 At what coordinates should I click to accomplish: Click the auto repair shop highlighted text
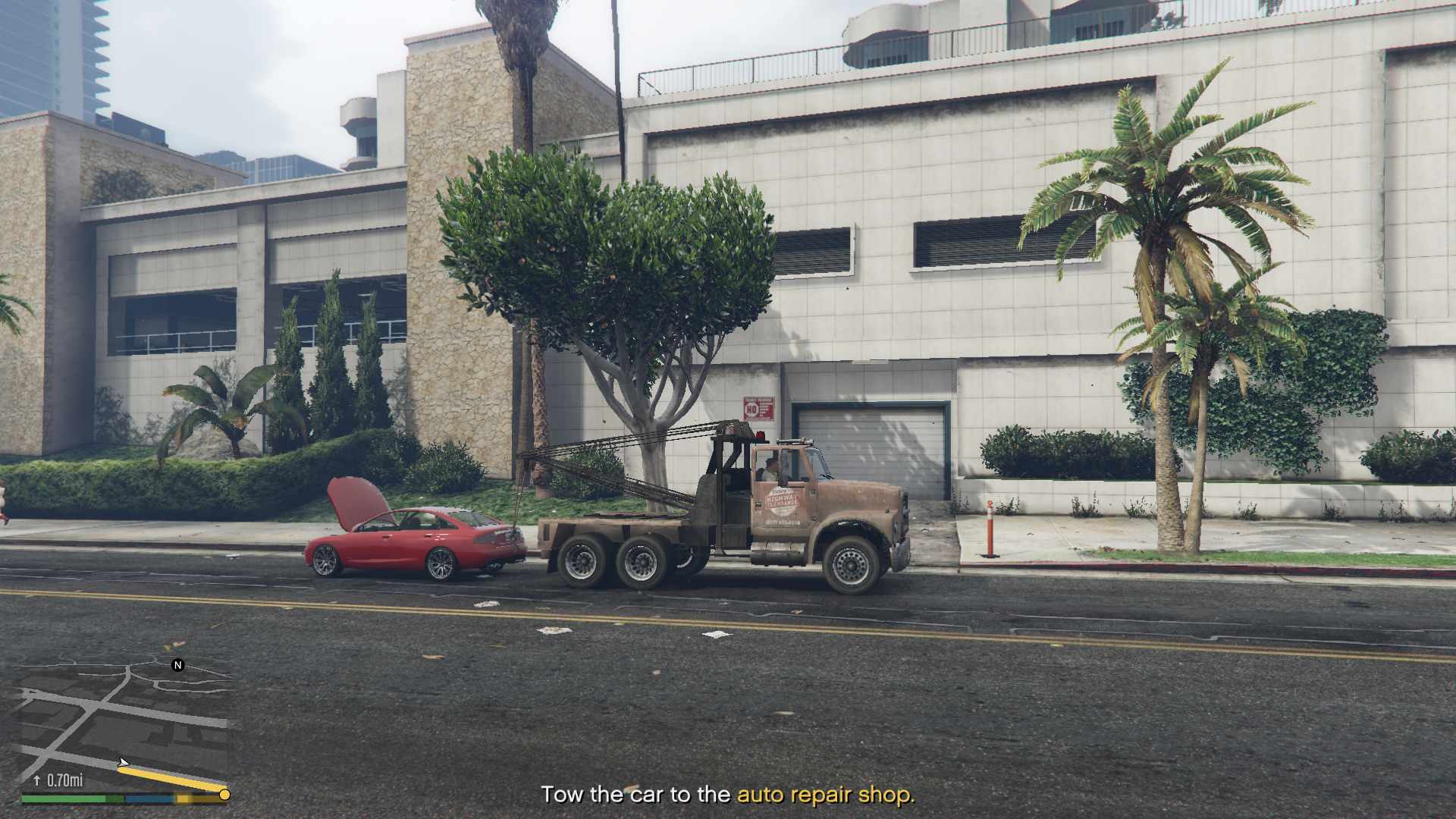pos(825,795)
